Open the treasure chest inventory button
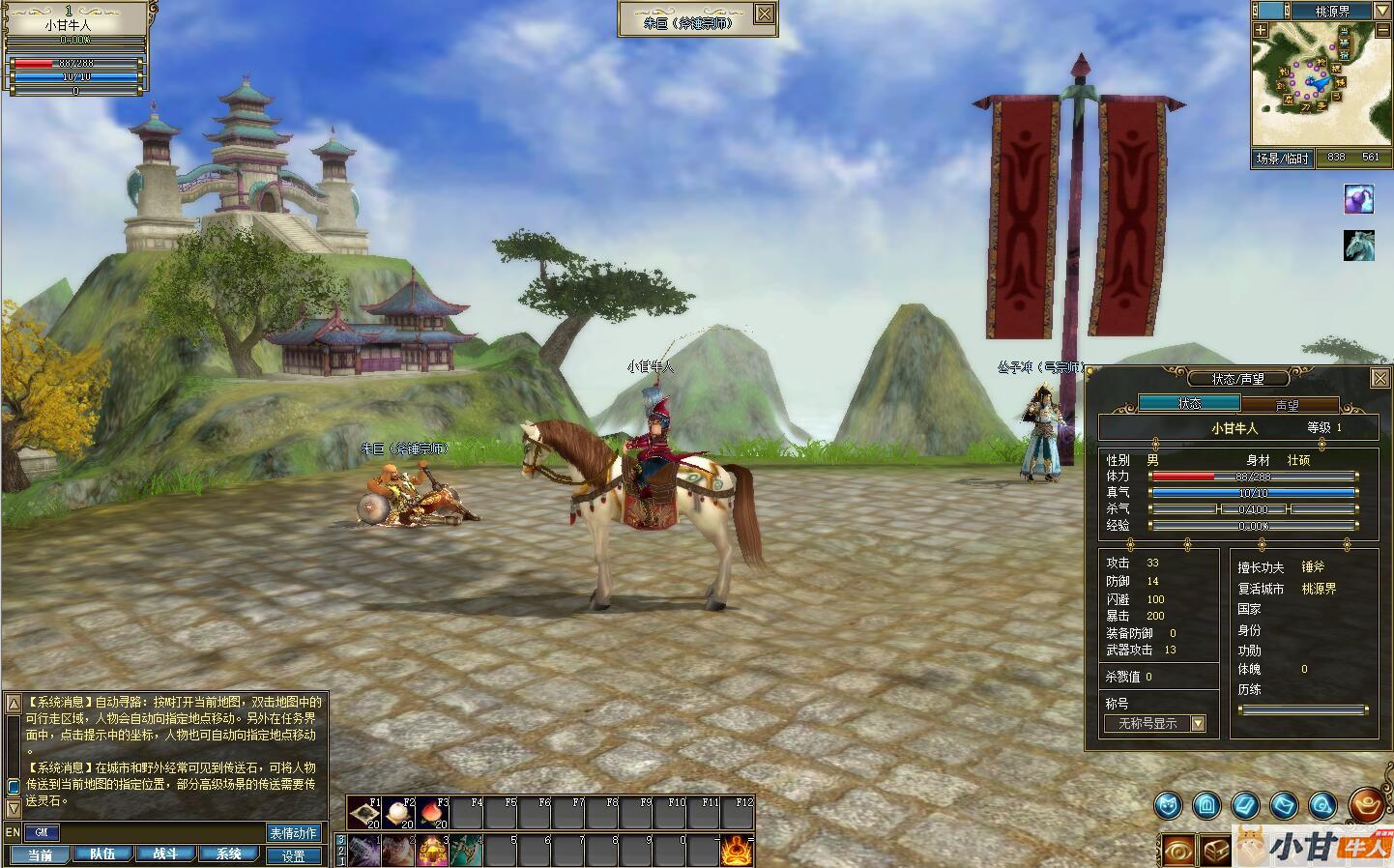Screen dimensions: 1394x868 pyautogui.click(x=1215, y=849)
